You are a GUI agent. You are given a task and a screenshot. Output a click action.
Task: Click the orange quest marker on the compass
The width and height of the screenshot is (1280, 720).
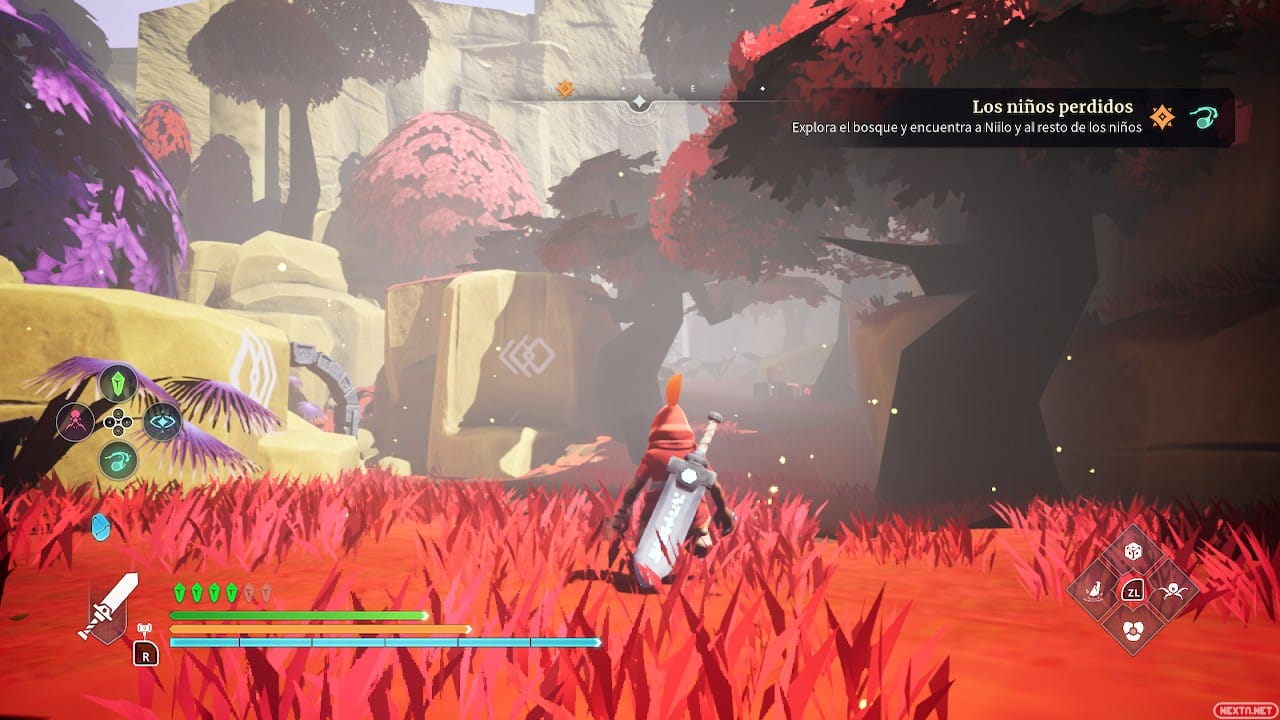(565, 89)
